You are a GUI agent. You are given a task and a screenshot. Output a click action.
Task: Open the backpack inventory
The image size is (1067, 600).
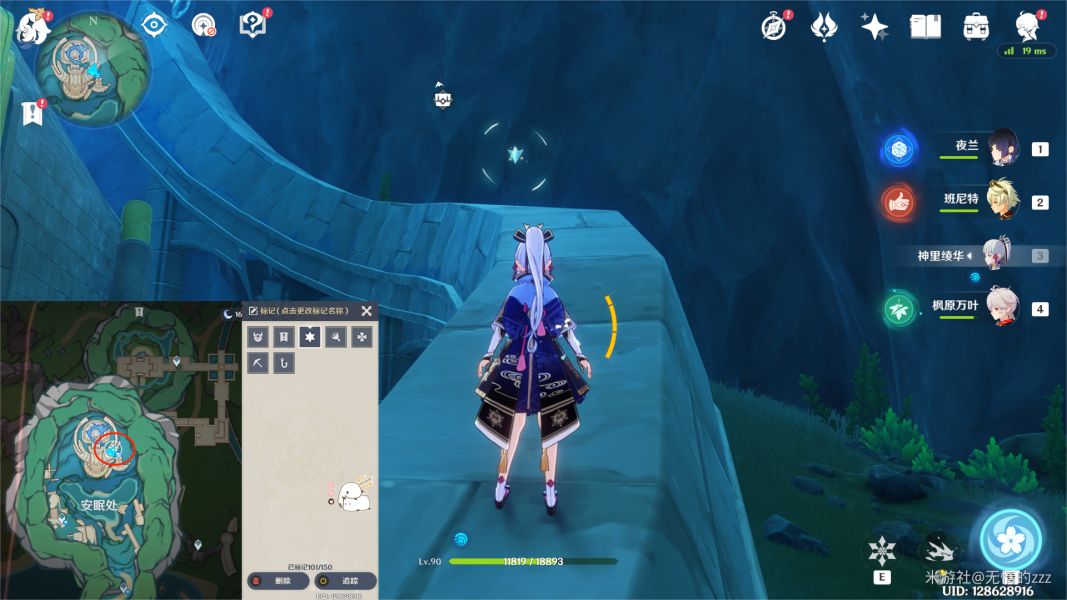pos(976,27)
